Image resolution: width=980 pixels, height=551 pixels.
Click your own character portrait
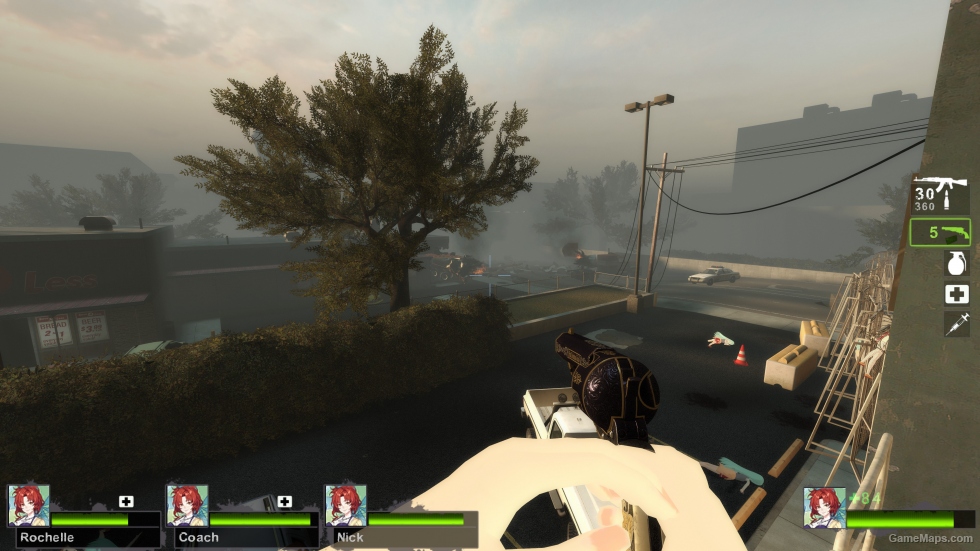824,508
